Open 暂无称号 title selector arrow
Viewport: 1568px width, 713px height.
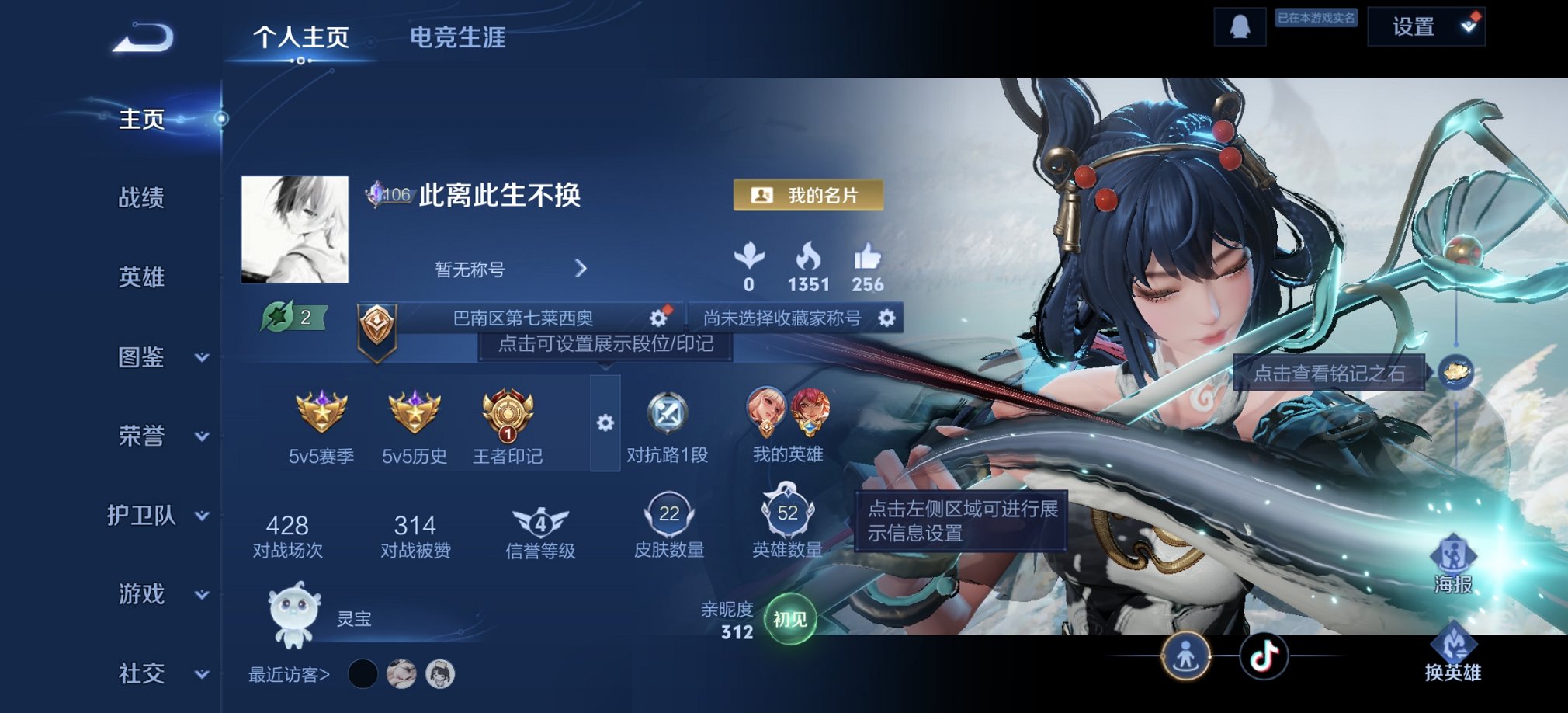click(x=581, y=268)
